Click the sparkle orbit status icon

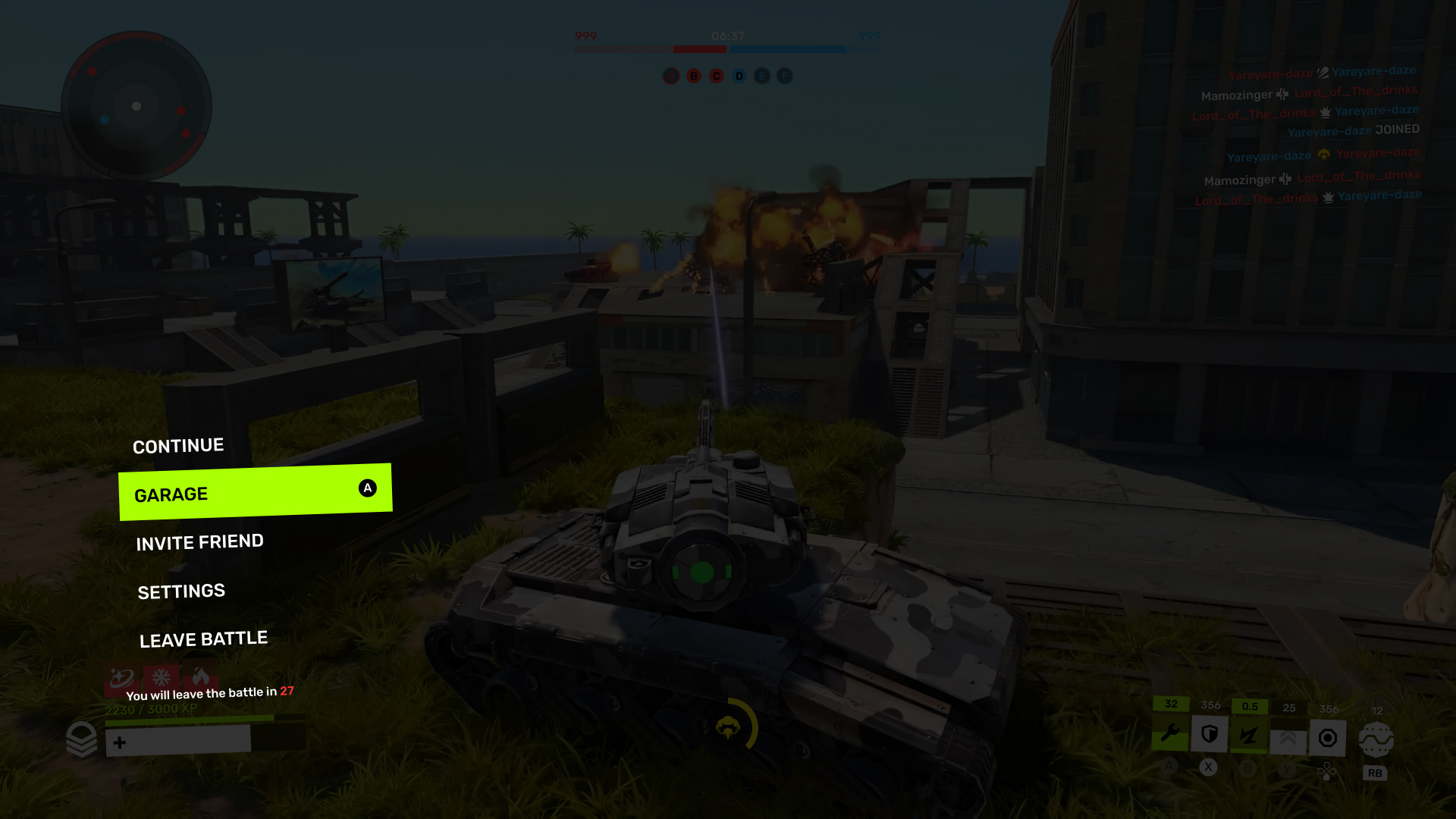tap(121, 677)
